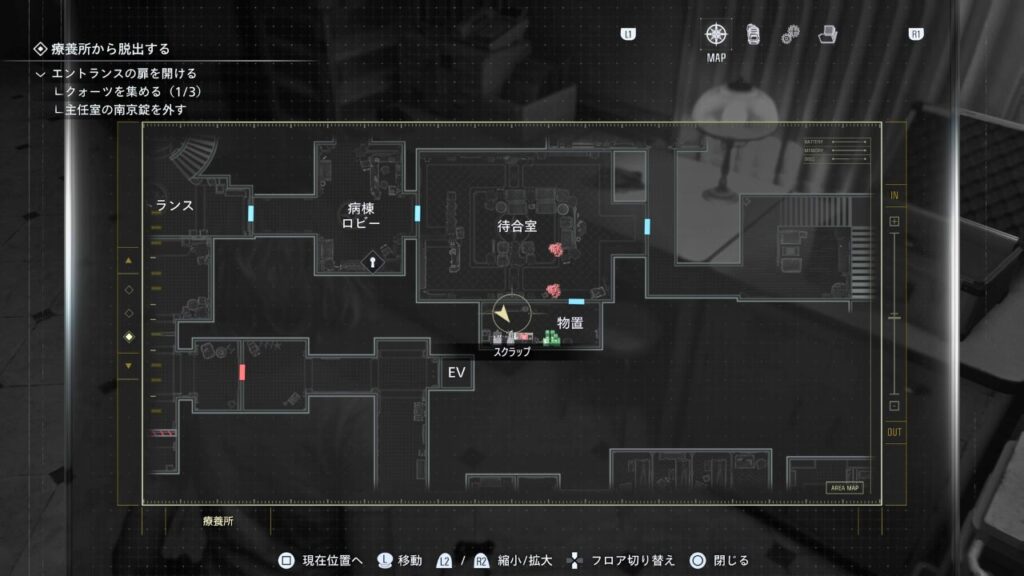Go up a floor with the up arrow
This screenshot has width=1024, height=576.
(128, 262)
